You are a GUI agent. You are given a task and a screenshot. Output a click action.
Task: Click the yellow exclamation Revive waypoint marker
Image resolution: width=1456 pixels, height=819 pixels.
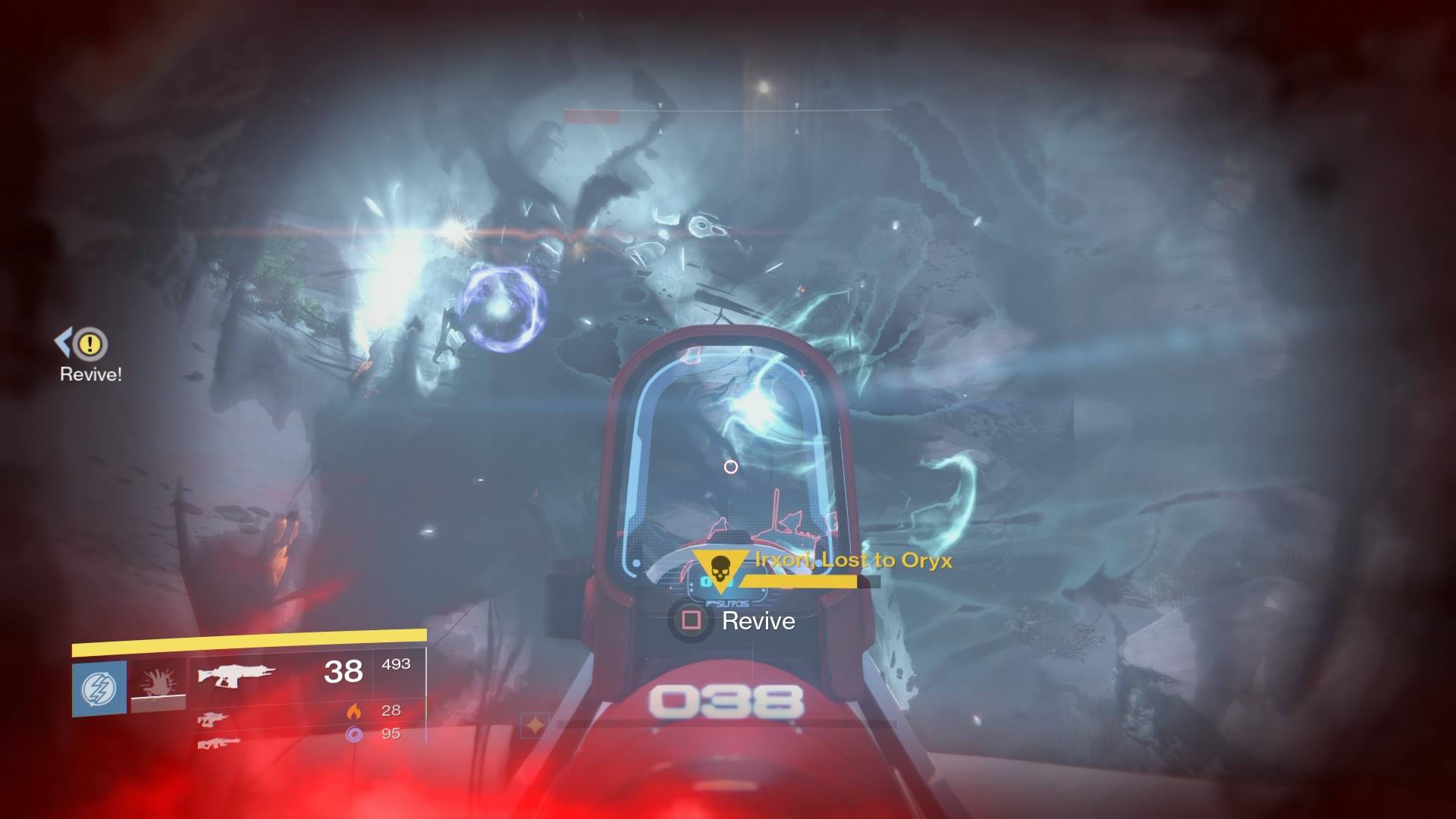tap(90, 344)
